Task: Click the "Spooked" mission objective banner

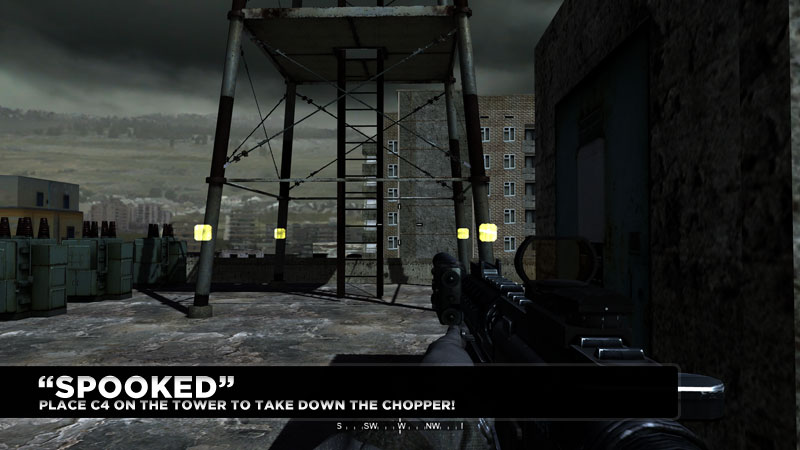Action: pos(338,392)
